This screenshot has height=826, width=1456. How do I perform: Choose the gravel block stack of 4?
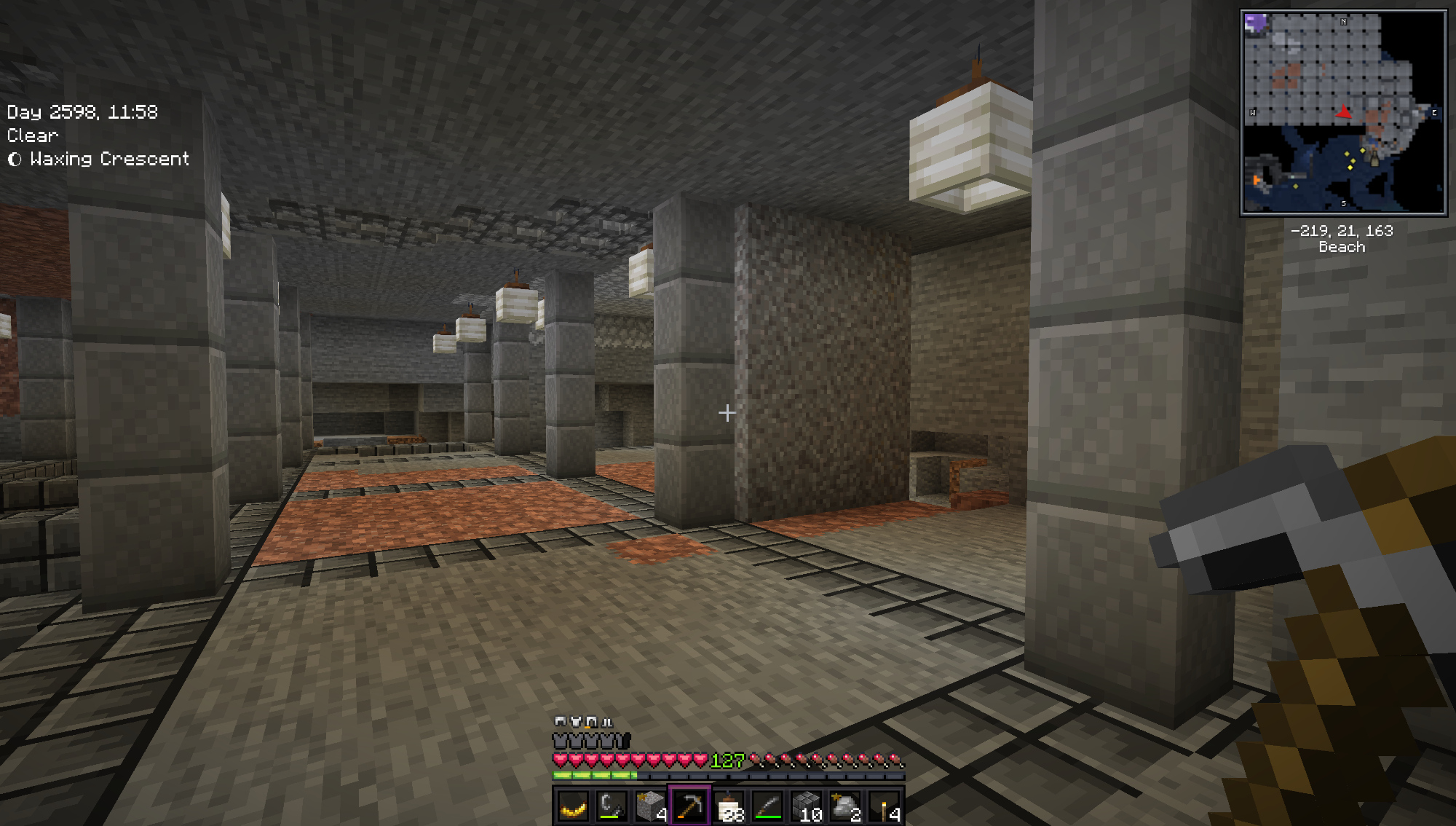click(651, 806)
